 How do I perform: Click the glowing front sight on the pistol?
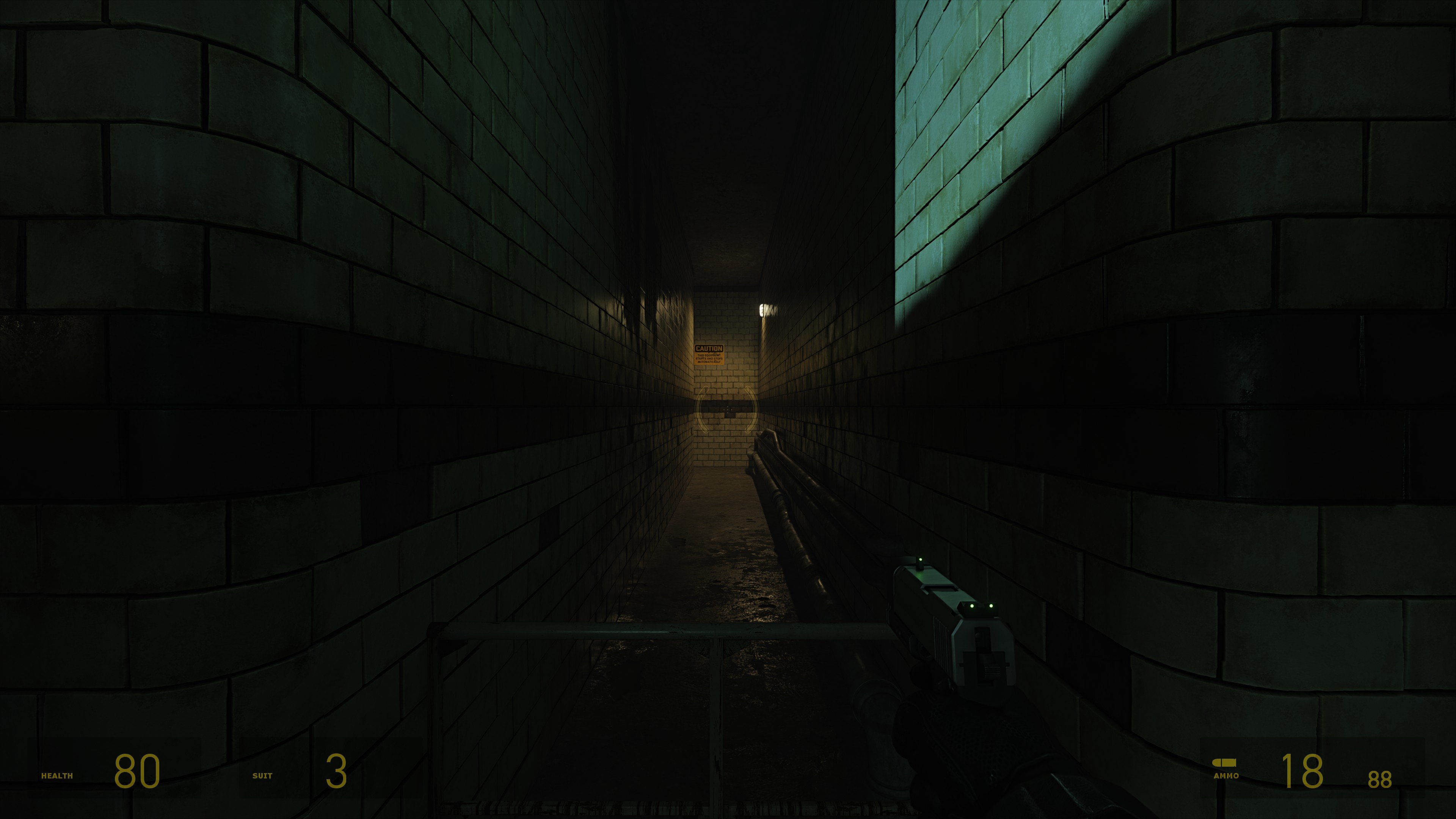pyautogui.click(x=921, y=560)
